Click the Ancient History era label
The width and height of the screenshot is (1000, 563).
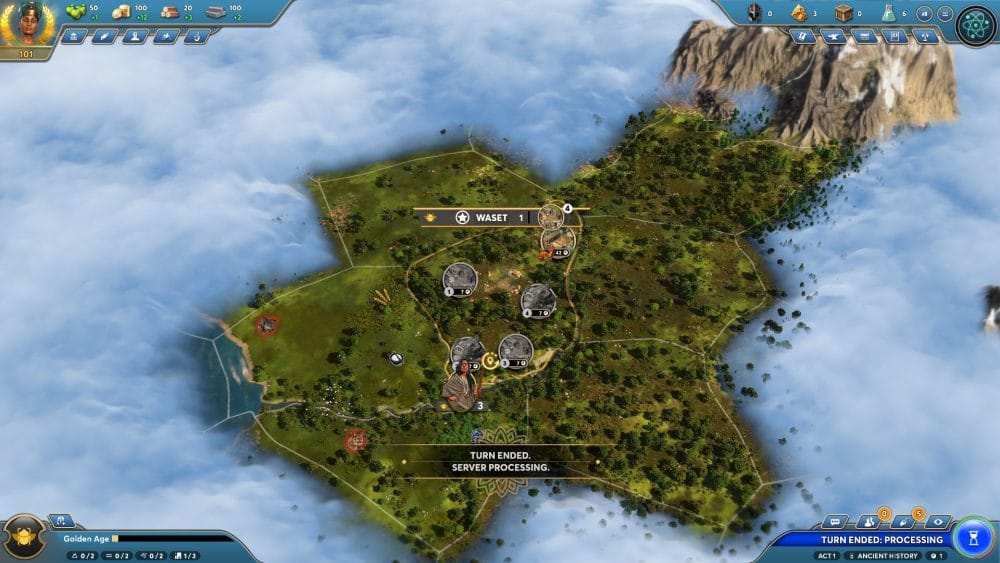coord(882,555)
